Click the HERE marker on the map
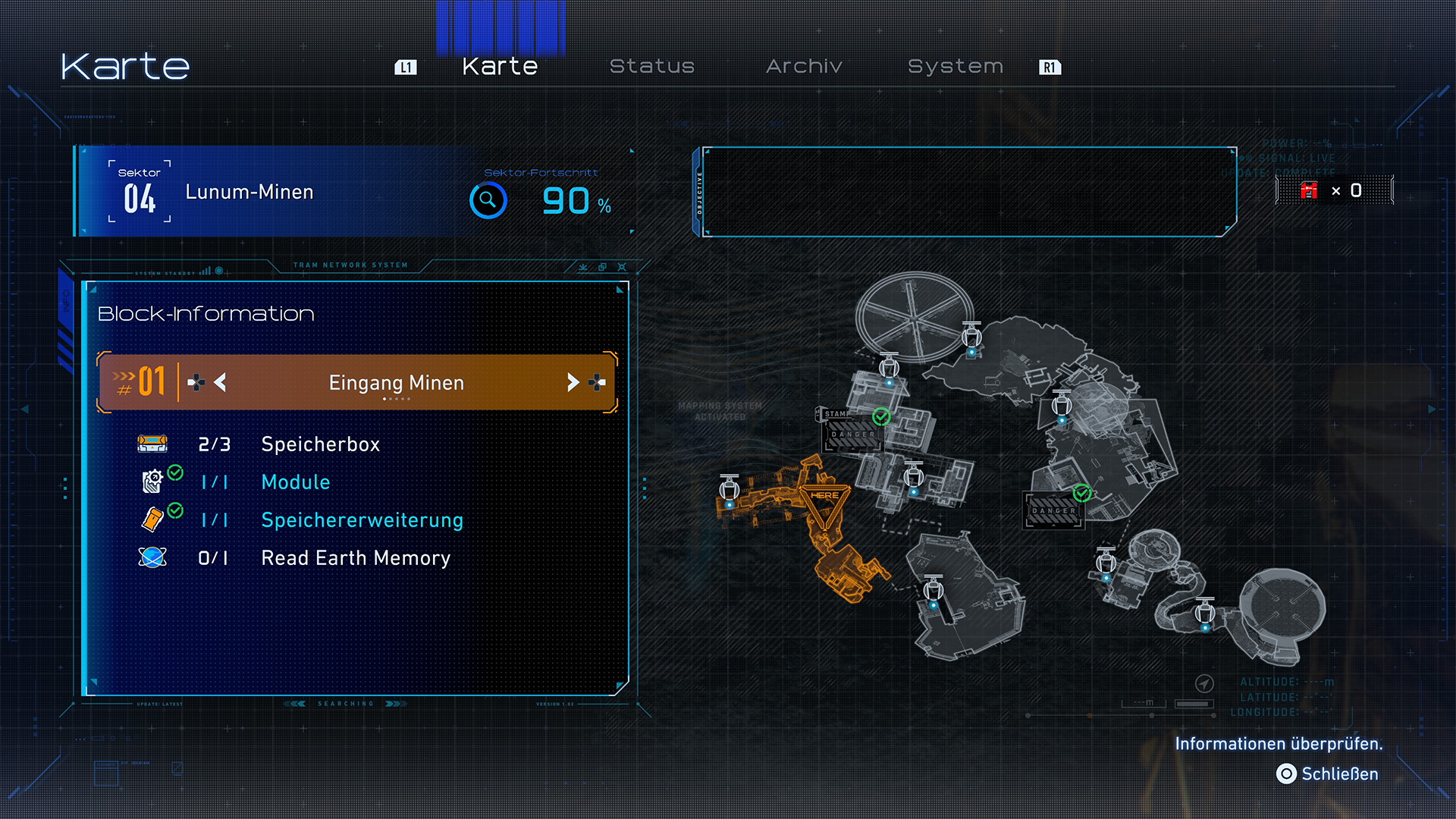1456x819 pixels. pyautogui.click(x=824, y=497)
